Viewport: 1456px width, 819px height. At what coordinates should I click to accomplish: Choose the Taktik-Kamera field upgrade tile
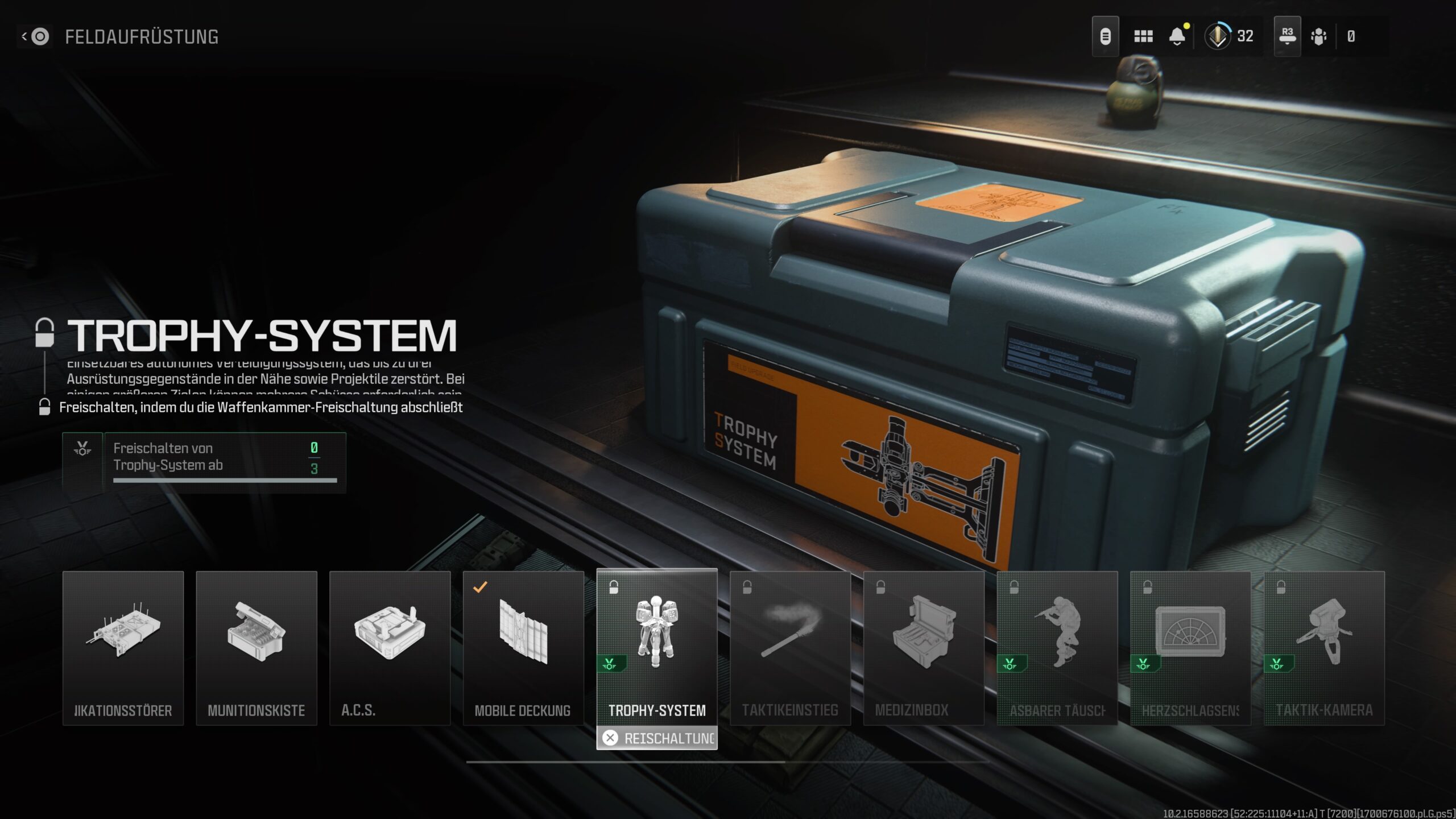(1324, 648)
